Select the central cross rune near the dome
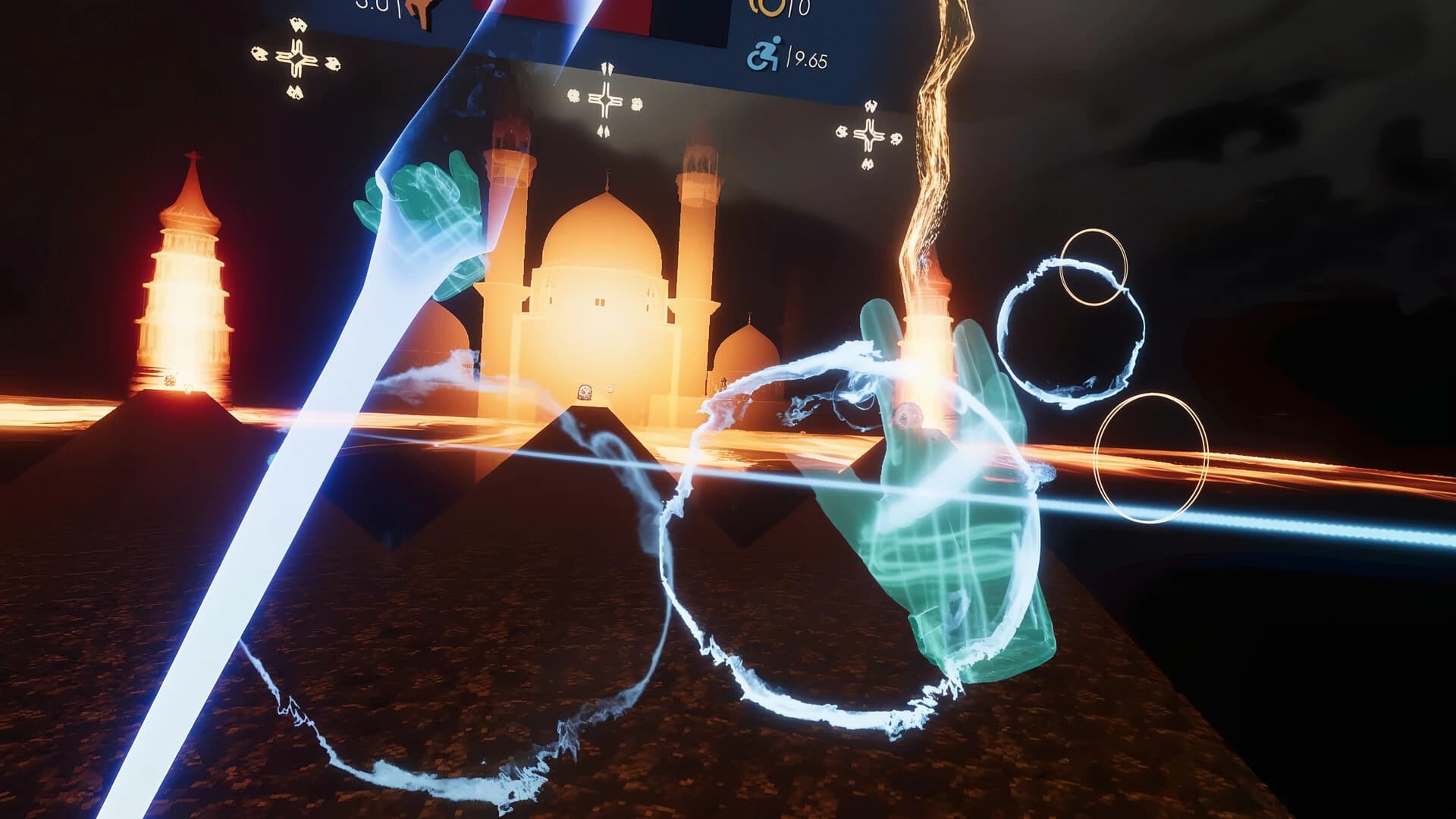 [605, 99]
